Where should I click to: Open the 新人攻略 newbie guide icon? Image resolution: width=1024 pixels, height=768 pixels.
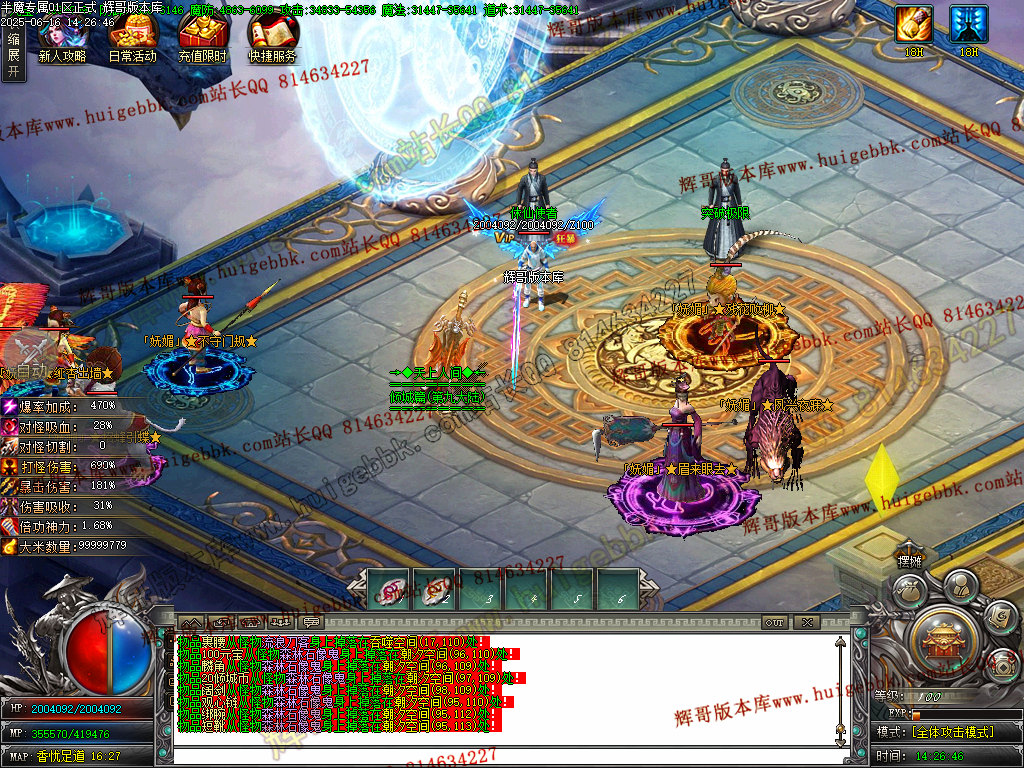coord(62,38)
